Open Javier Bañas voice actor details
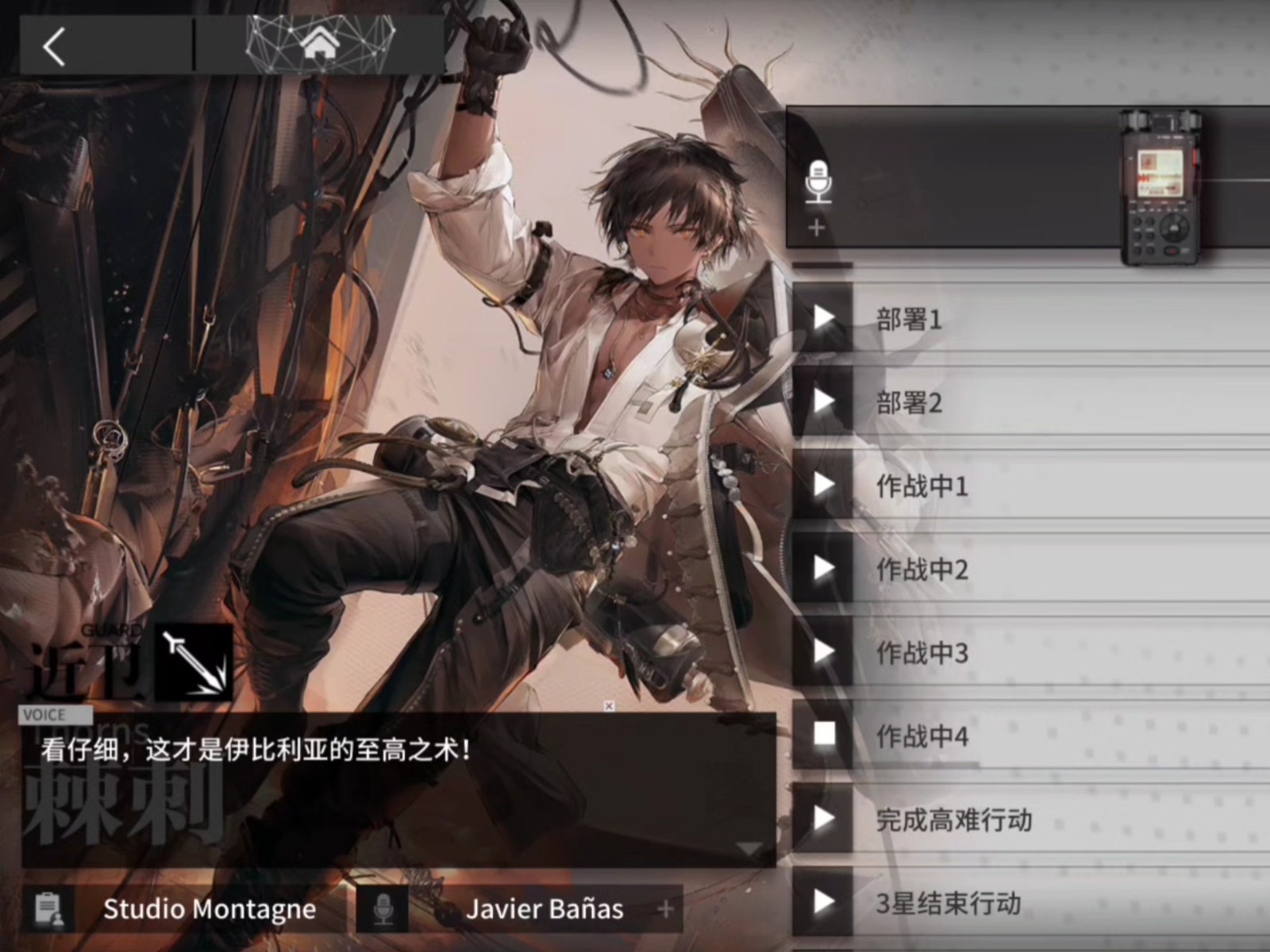 click(544, 909)
